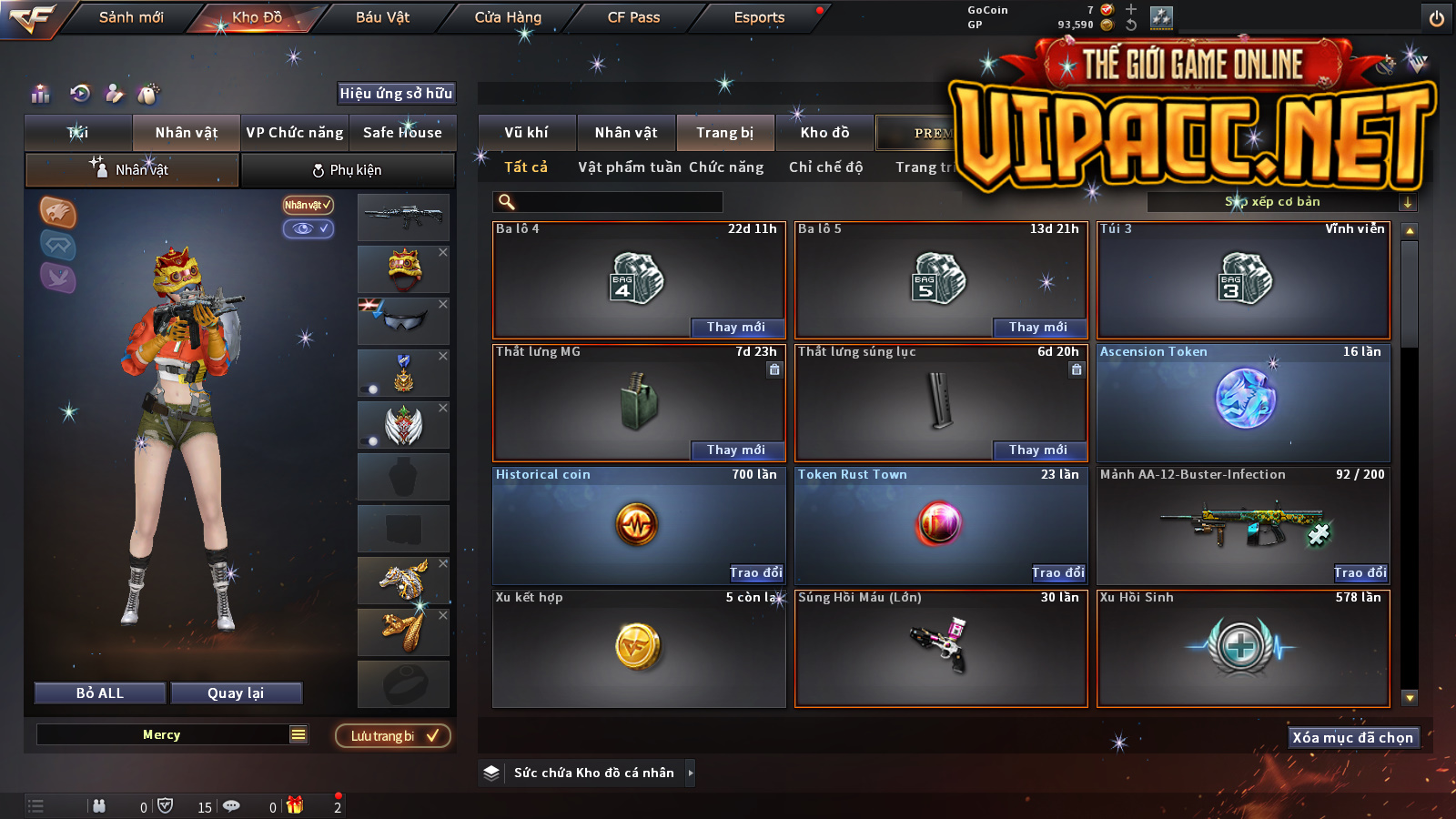Switch to the Phụ kiện subtab
This screenshot has height=819, width=1456.
[x=348, y=170]
